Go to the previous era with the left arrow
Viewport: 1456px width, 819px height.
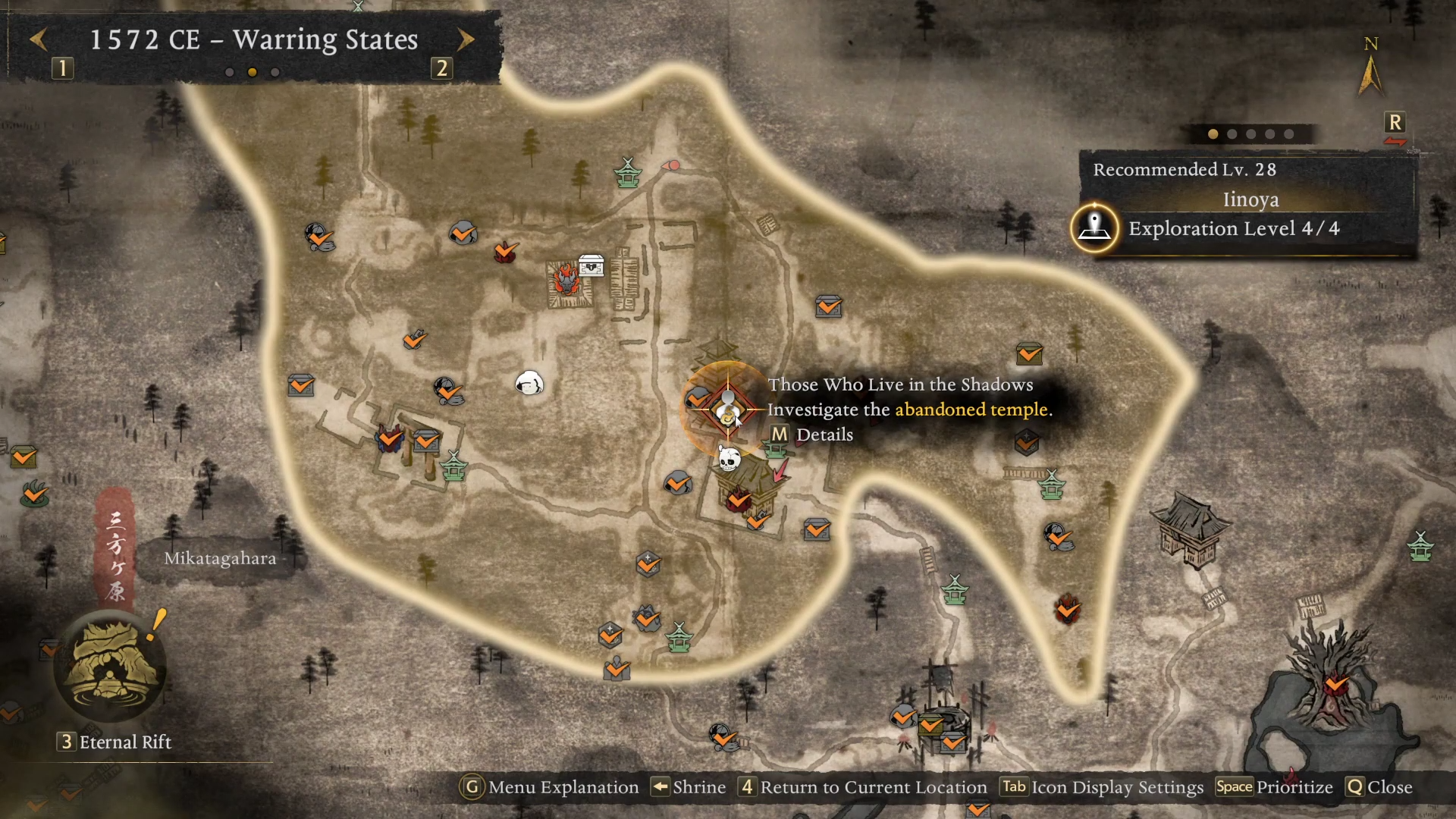39,39
